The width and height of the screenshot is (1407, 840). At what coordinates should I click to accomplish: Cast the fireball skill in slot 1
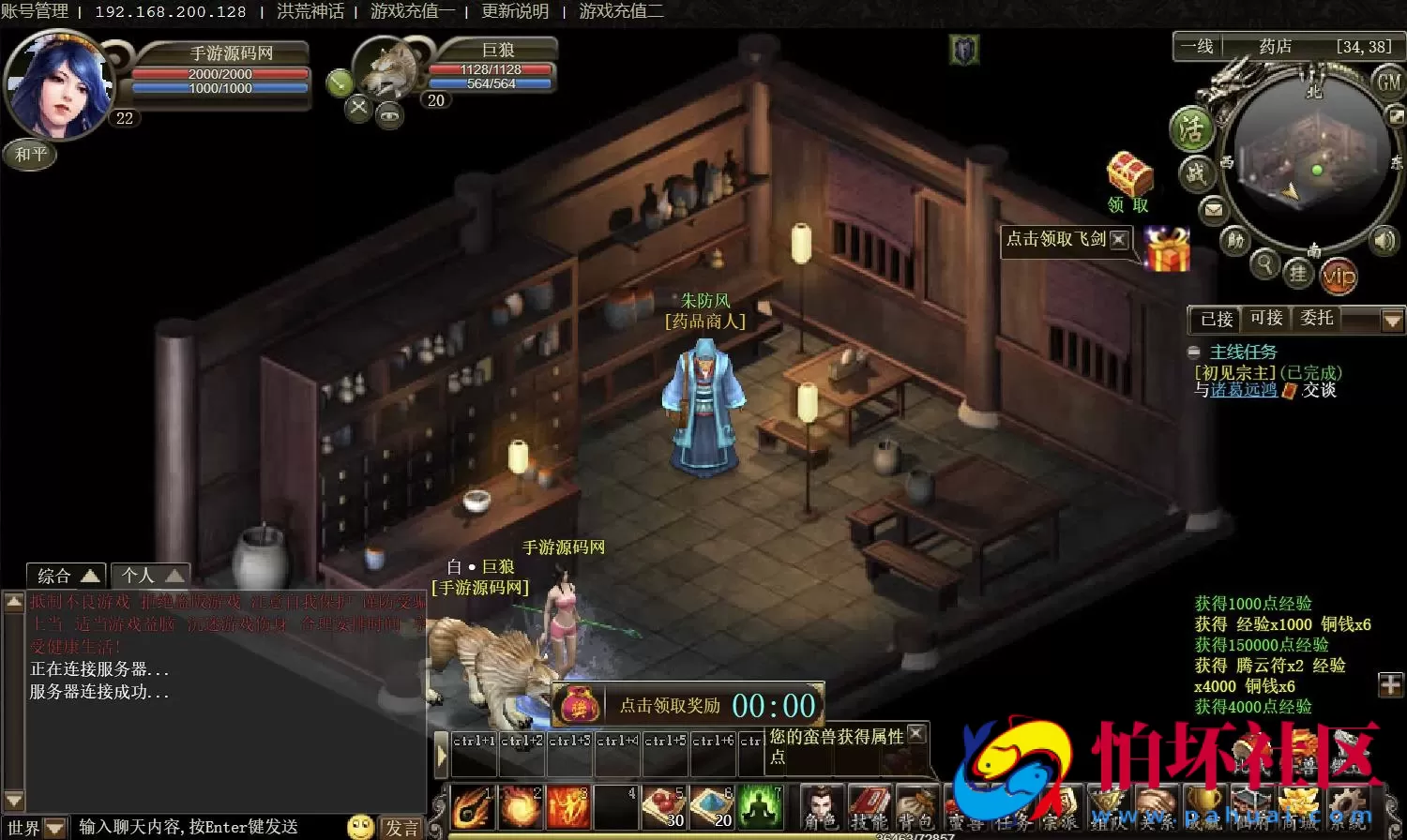point(472,807)
